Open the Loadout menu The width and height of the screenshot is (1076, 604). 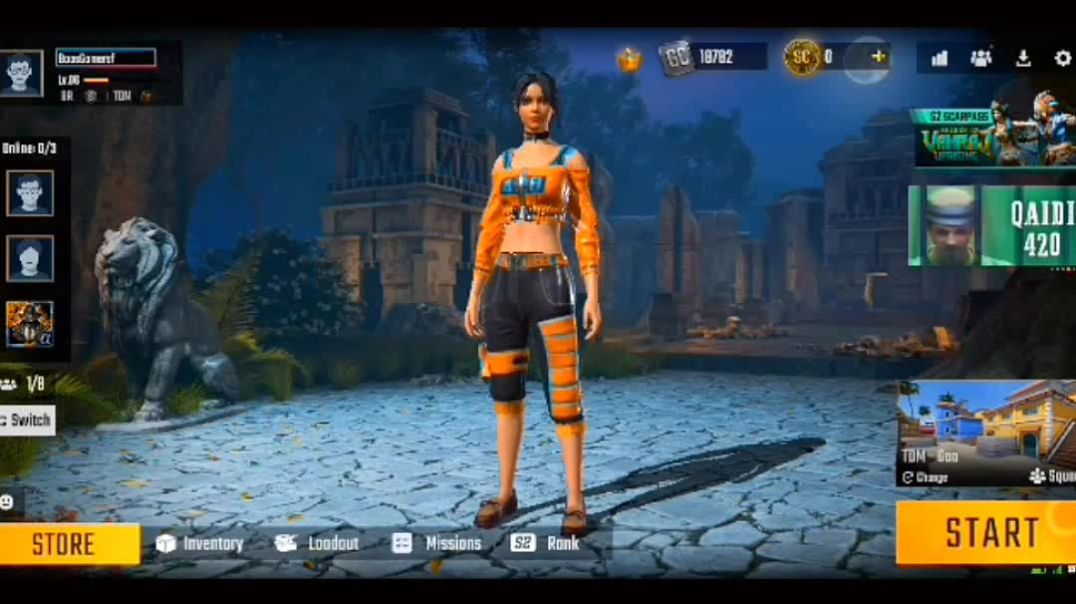(317, 543)
